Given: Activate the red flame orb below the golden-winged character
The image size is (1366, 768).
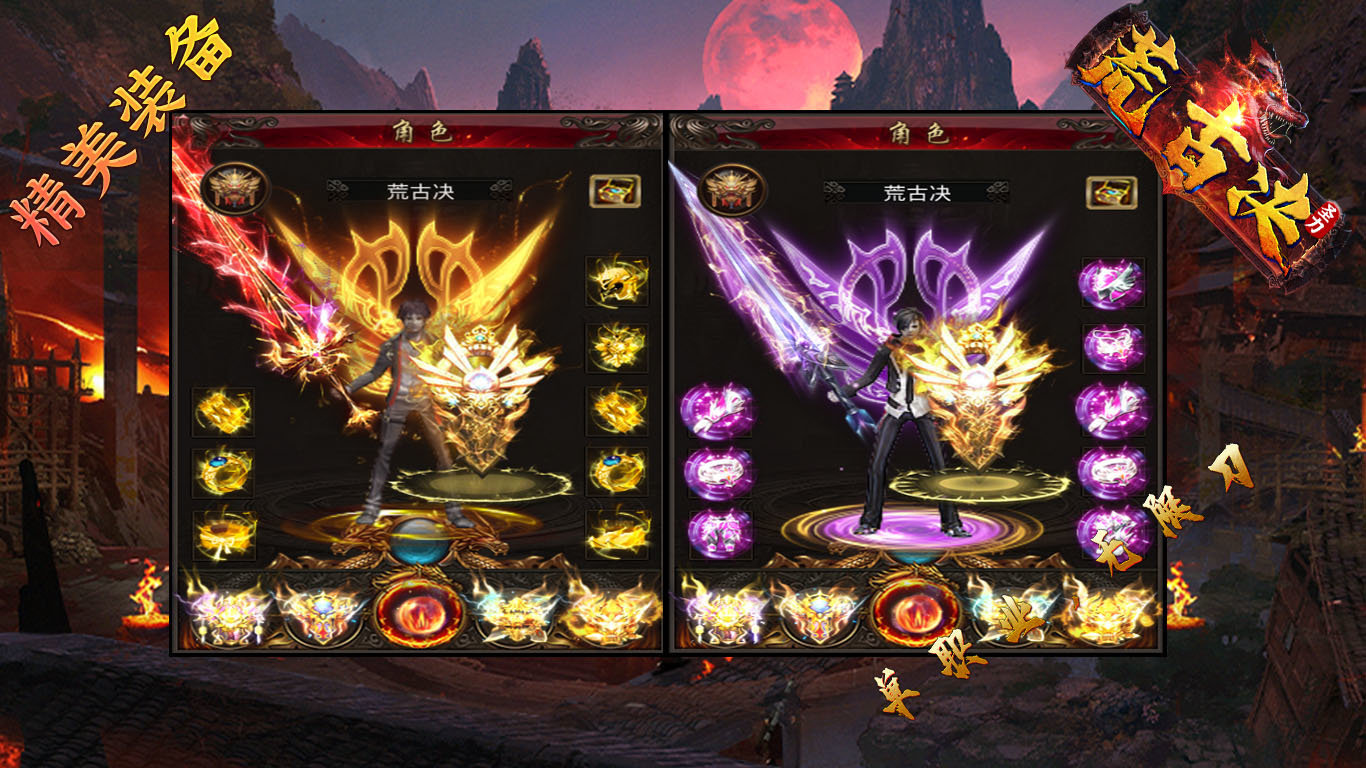Looking at the screenshot, I should point(419,609).
